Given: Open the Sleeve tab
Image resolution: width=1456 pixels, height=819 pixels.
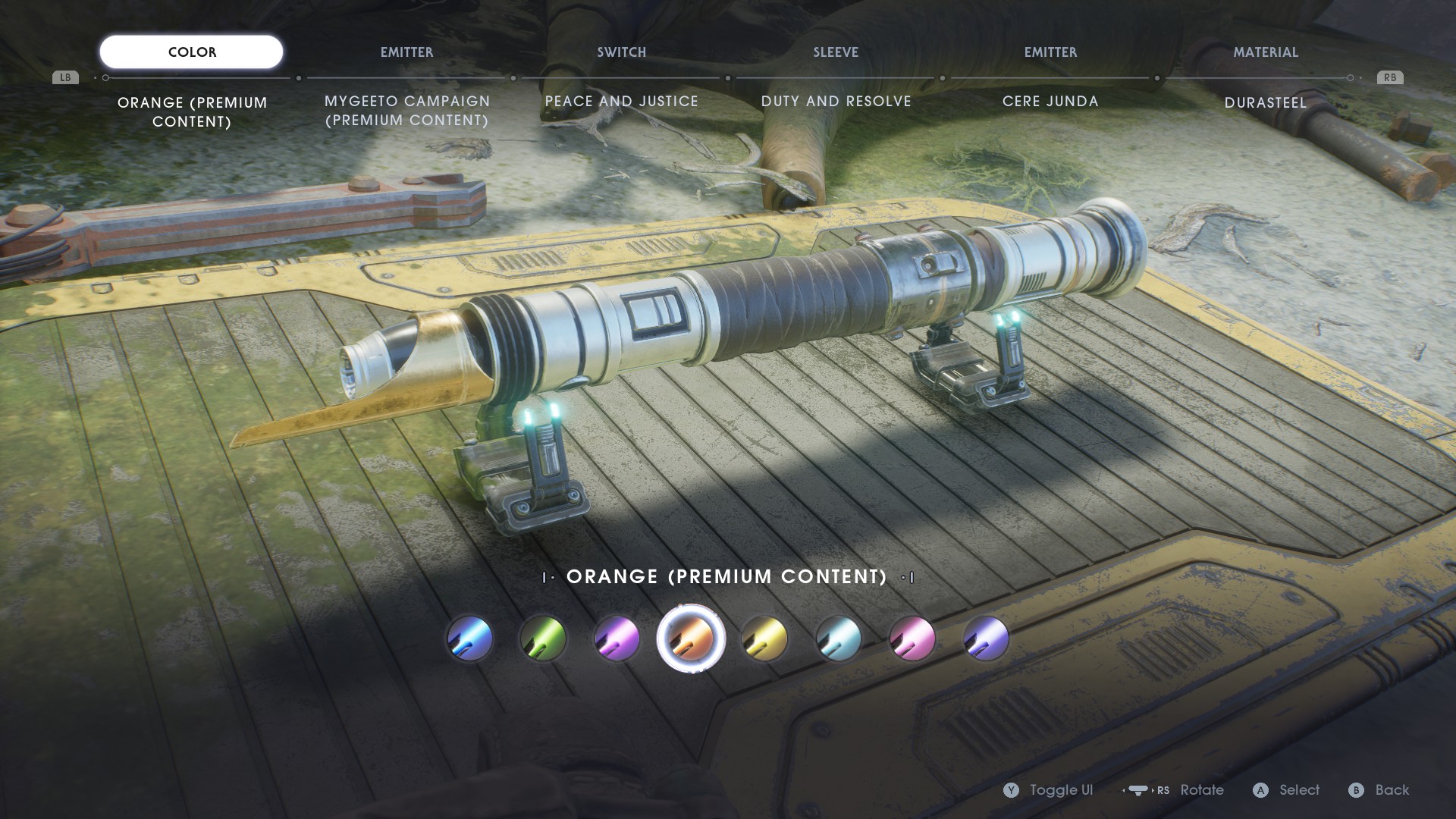Looking at the screenshot, I should point(836,52).
